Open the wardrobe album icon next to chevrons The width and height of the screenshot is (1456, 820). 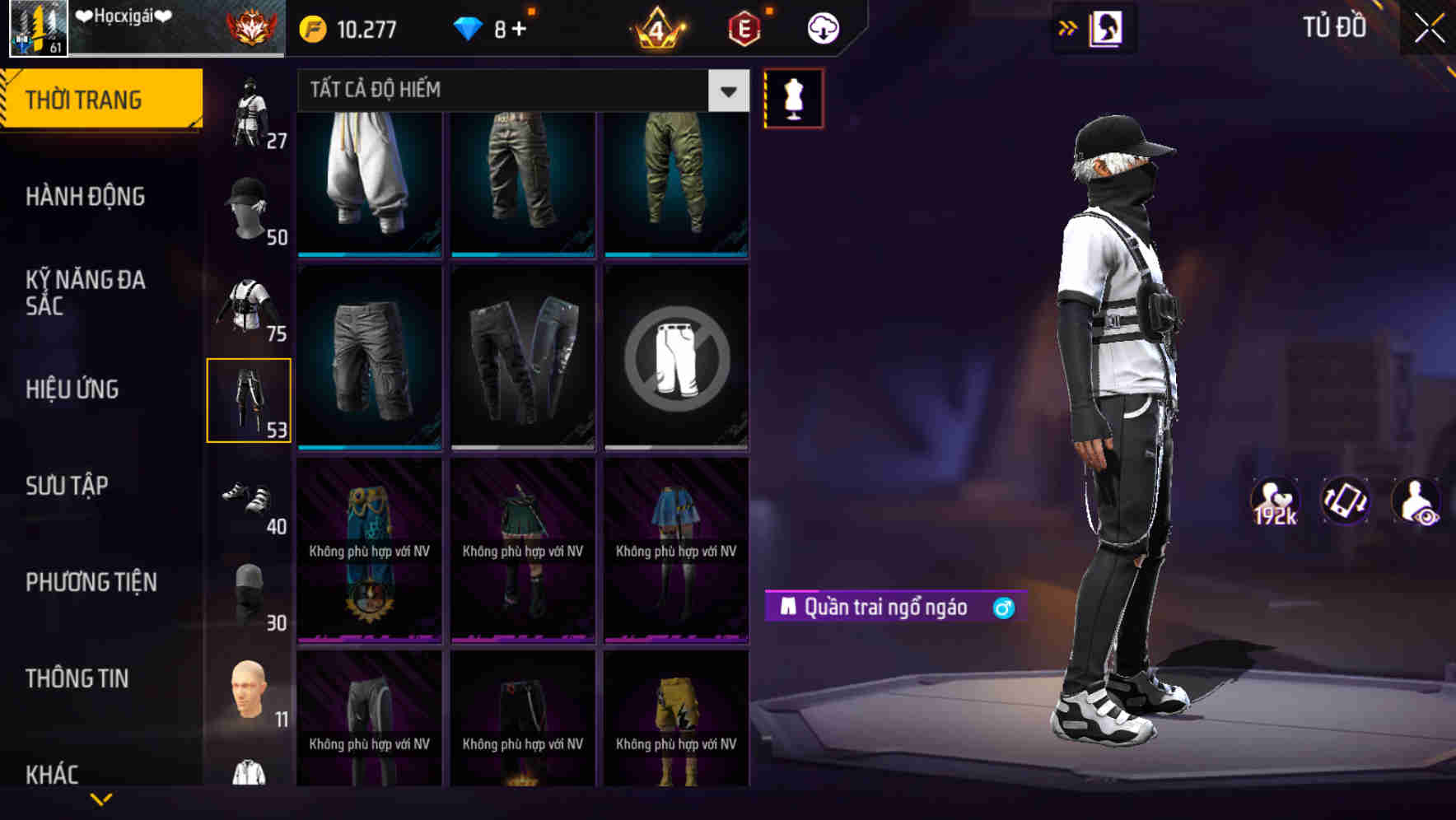tap(1107, 26)
